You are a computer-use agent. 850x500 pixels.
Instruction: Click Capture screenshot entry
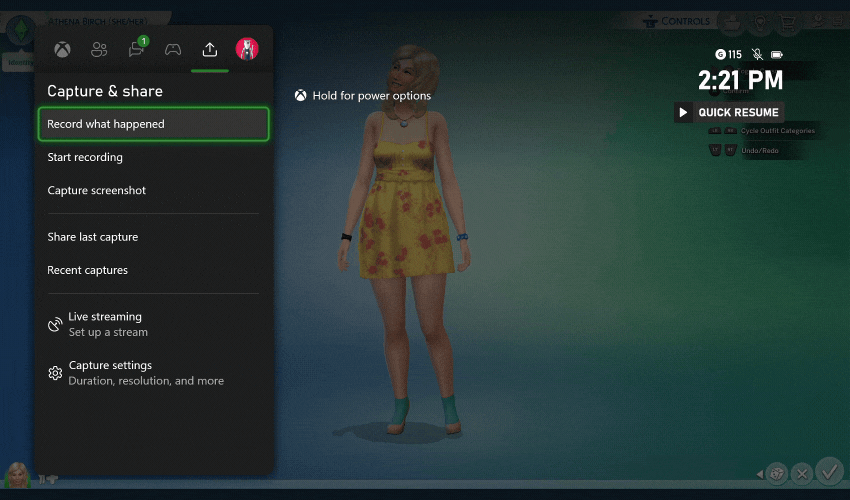point(96,190)
